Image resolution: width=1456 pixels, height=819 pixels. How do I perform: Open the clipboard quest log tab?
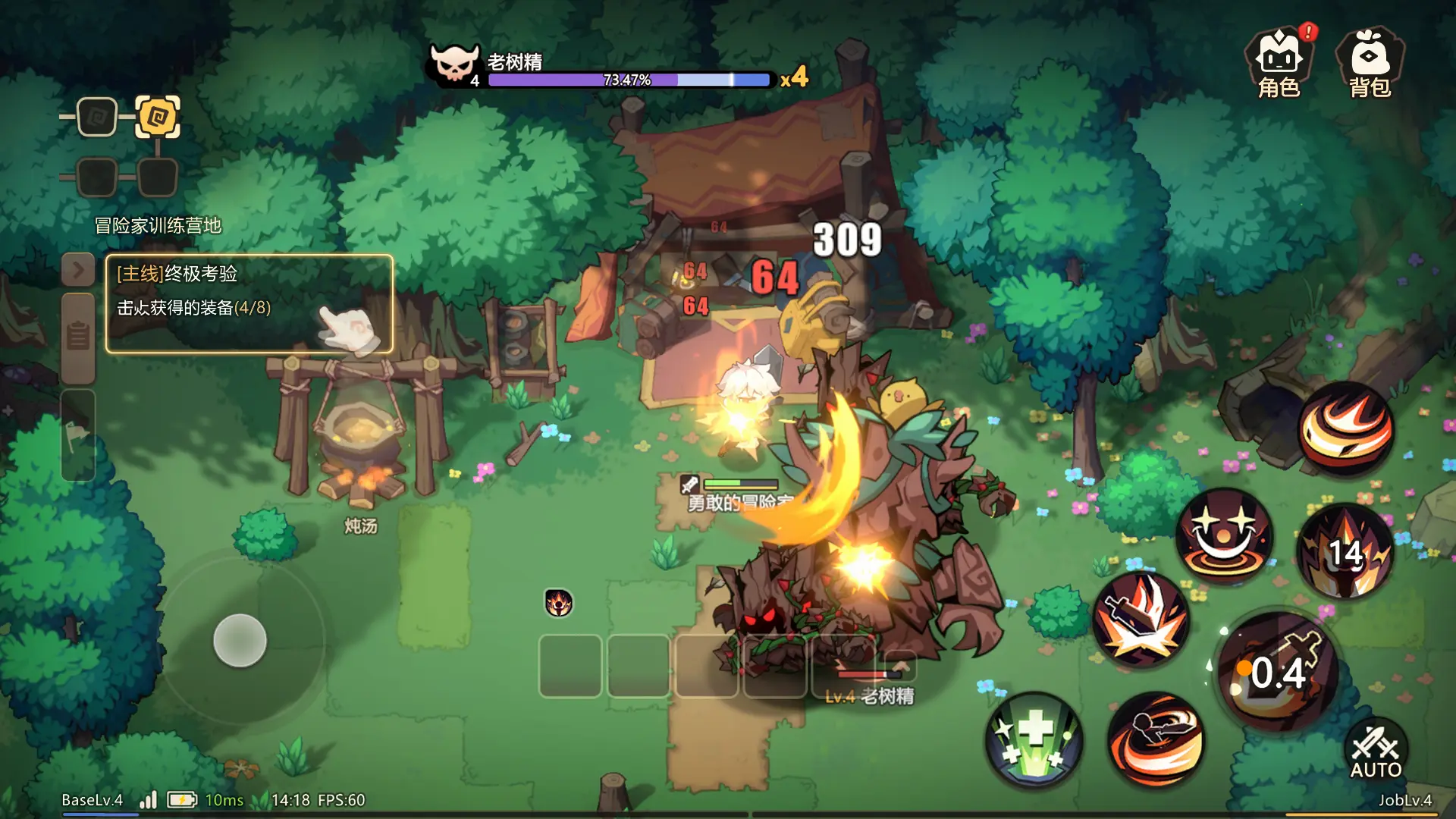78,336
